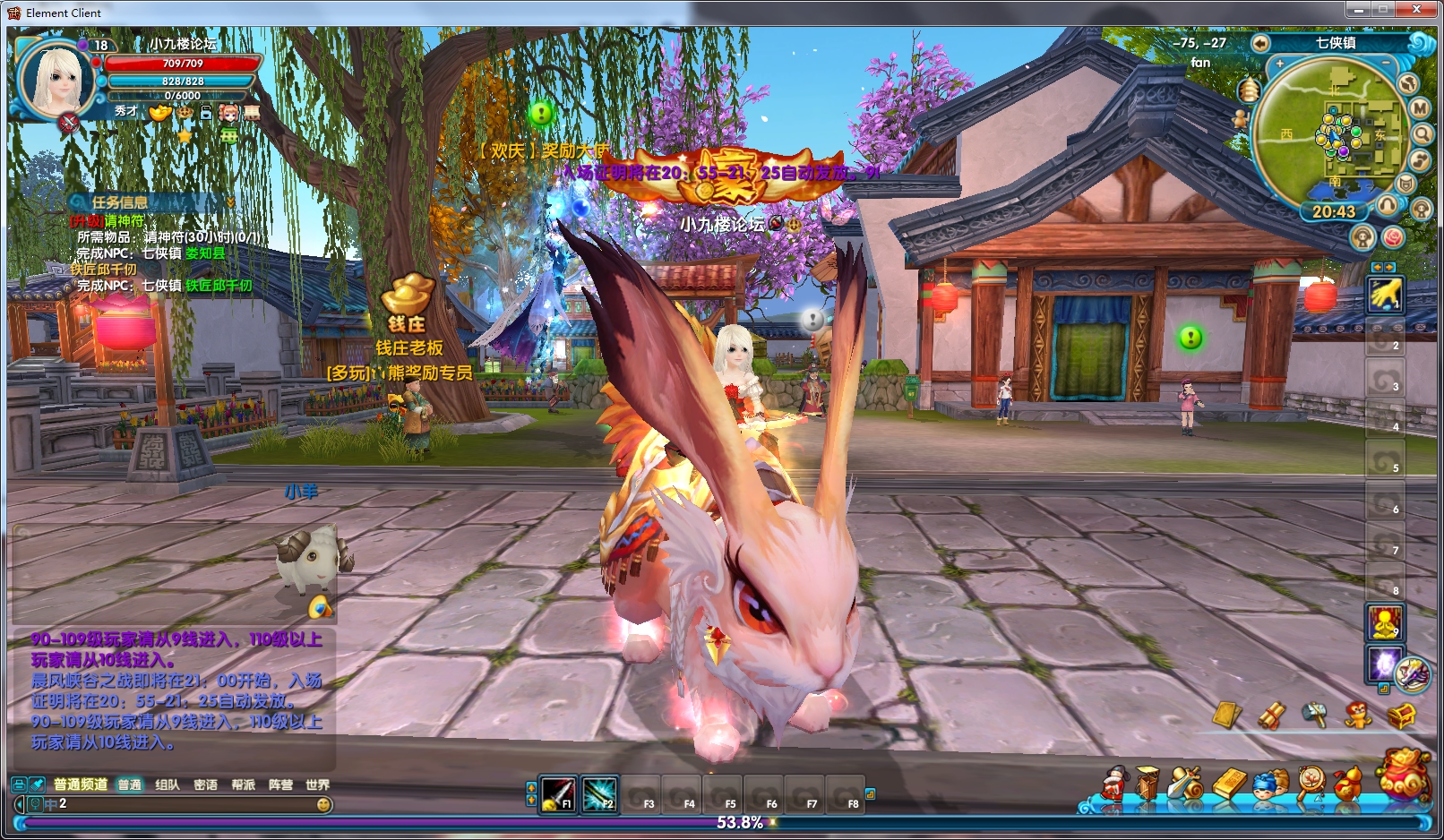Close the Element Client window
The height and width of the screenshot is (840, 1444).
pos(1416,10)
